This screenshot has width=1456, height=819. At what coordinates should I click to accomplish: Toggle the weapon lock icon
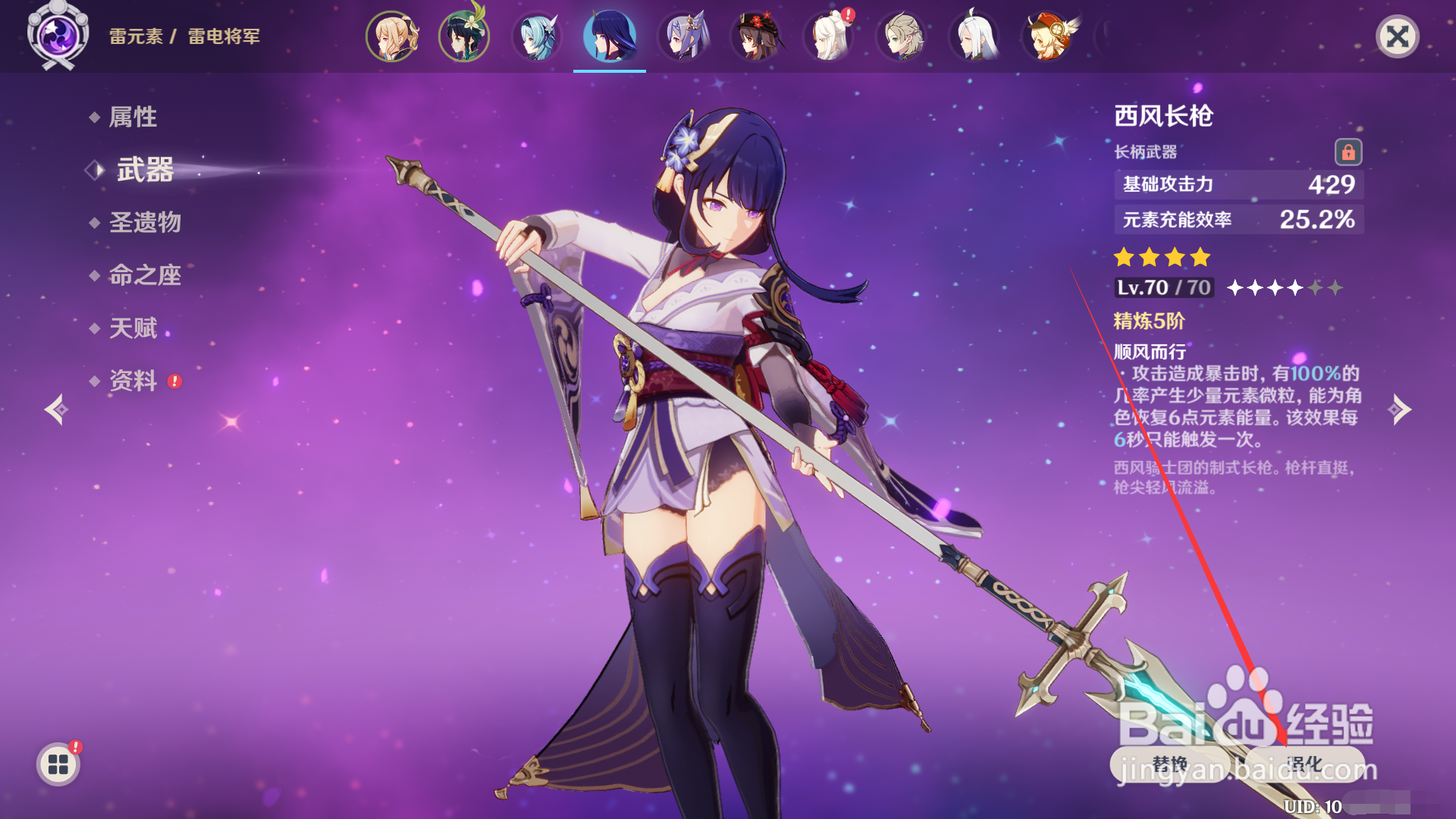click(x=1348, y=152)
